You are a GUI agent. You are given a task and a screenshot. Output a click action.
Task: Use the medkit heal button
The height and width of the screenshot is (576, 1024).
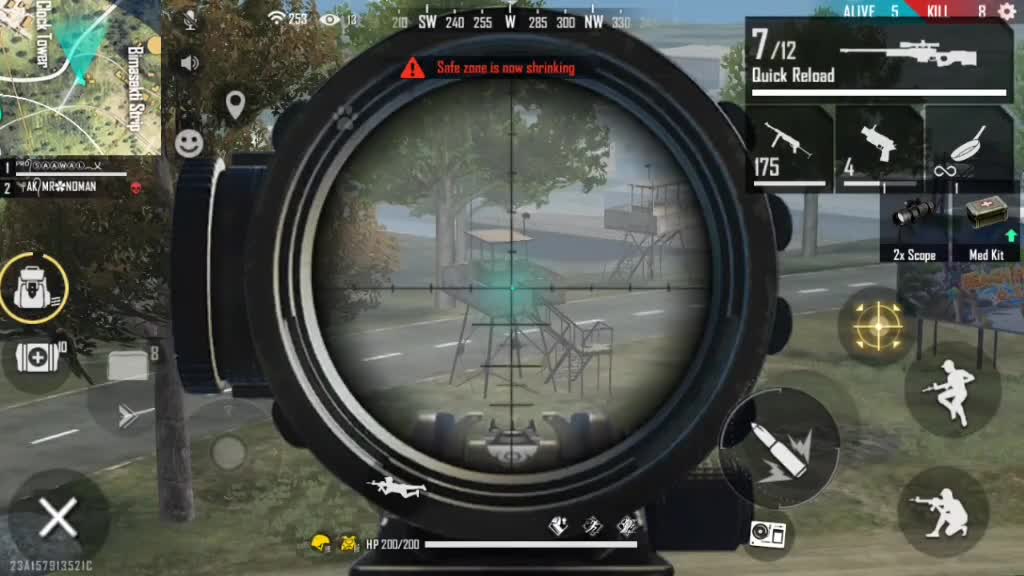coord(33,355)
